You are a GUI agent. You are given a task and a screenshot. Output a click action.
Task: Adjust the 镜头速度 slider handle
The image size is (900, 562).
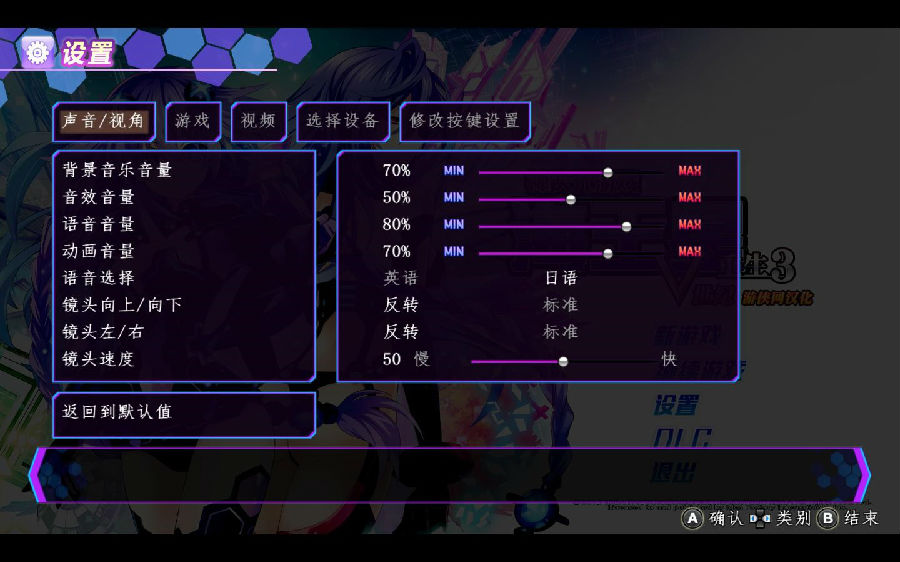point(563,360)
